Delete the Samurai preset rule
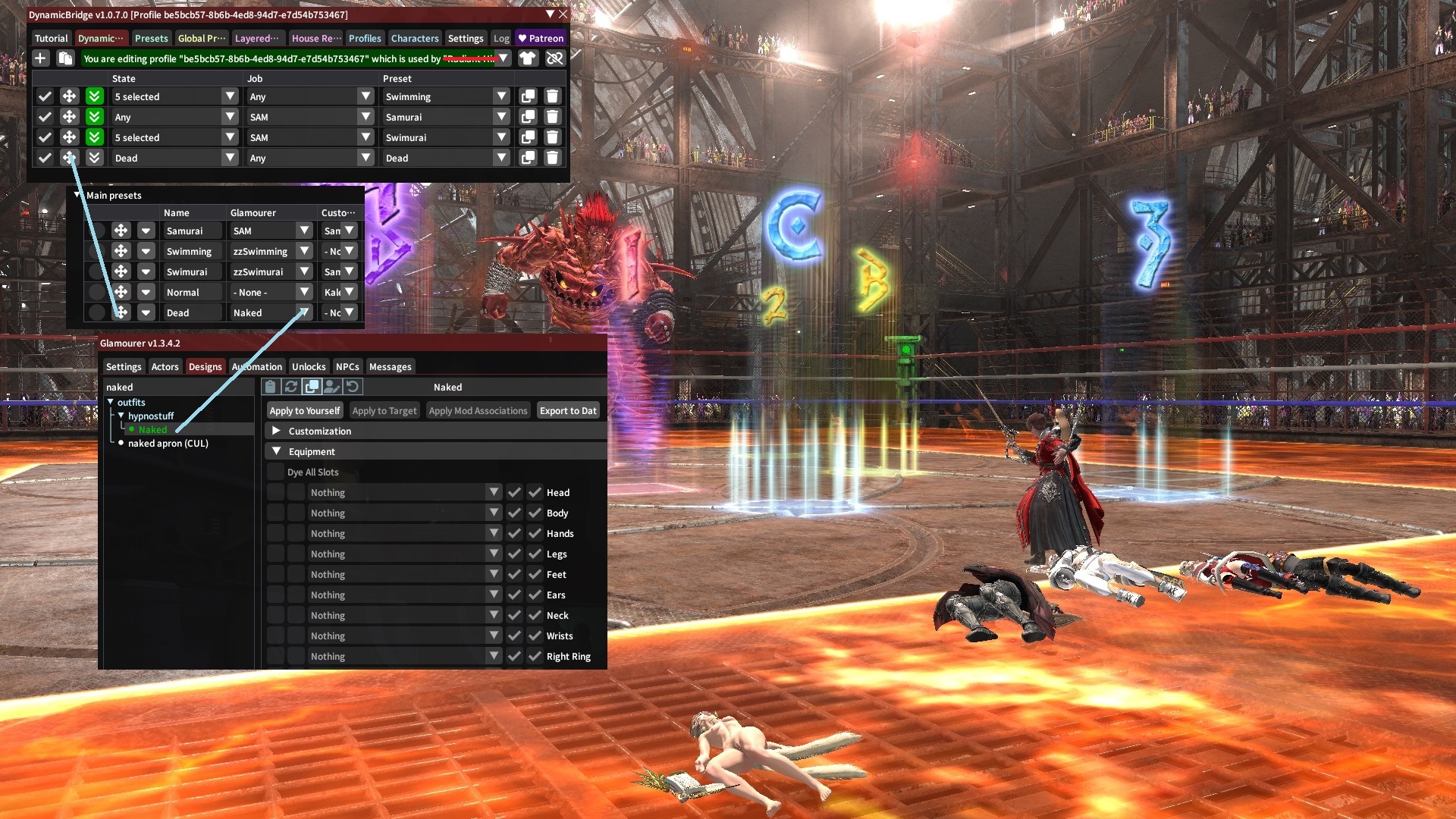The width and height of the screenshot is (1456, 819). pos(552,117)
